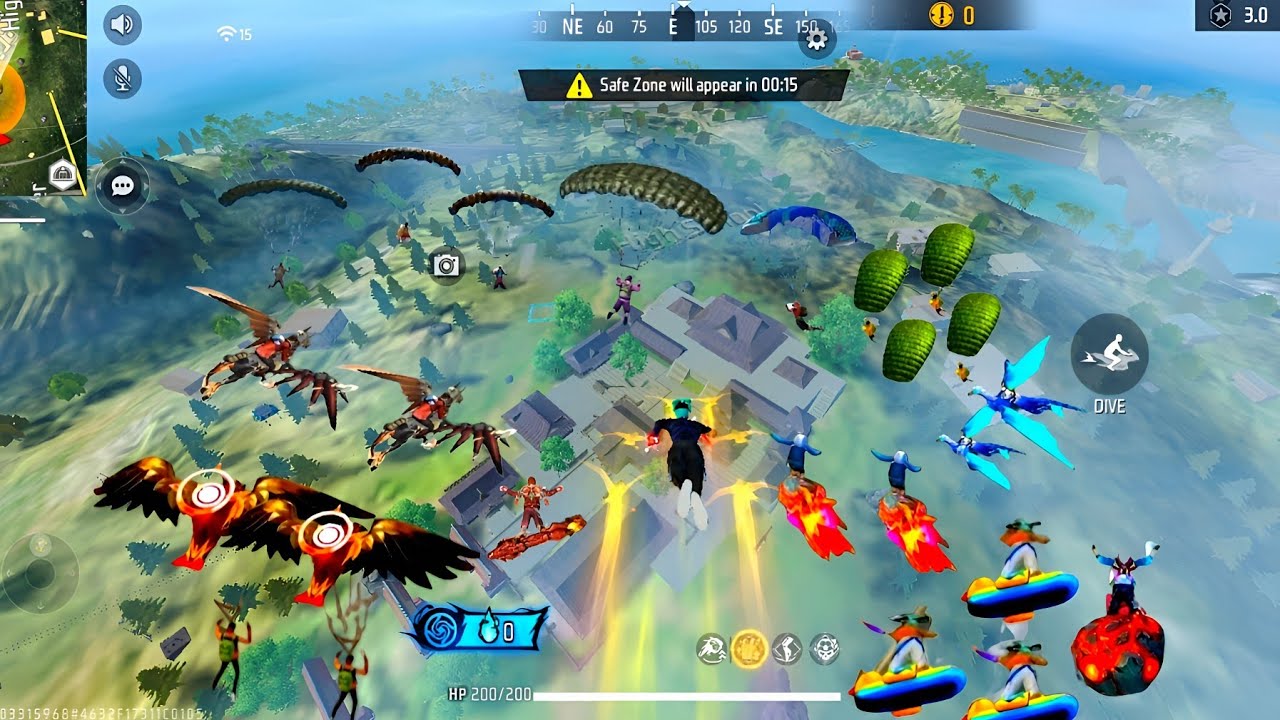Toggle the speaker sound button
This screenshot has height=720, width=1280.
pyautogui.click(x=122, y=25)
